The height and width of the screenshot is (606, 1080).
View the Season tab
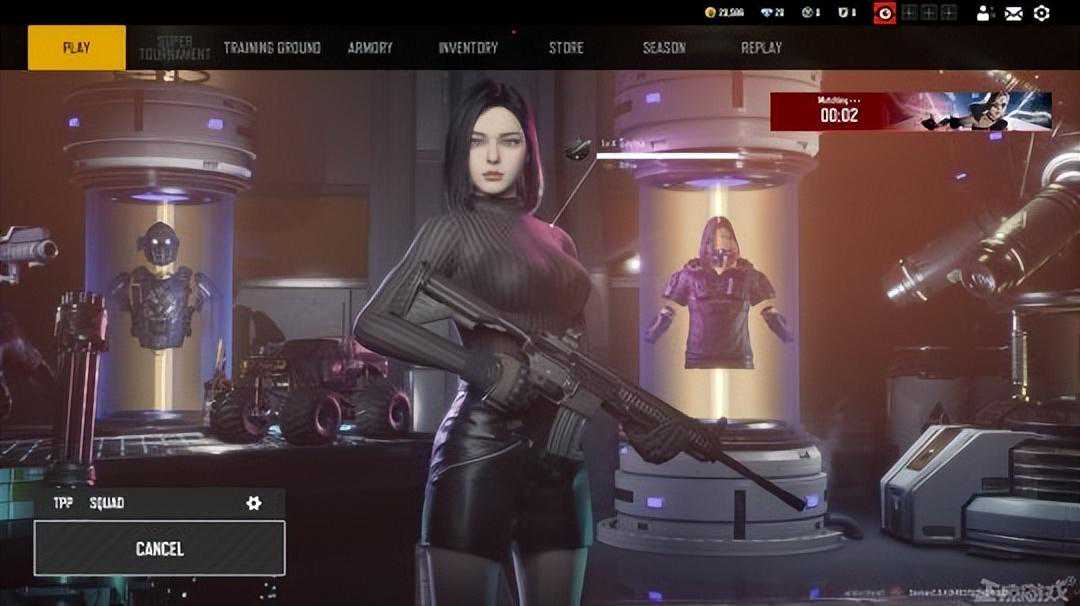click(x=664, y=48)
